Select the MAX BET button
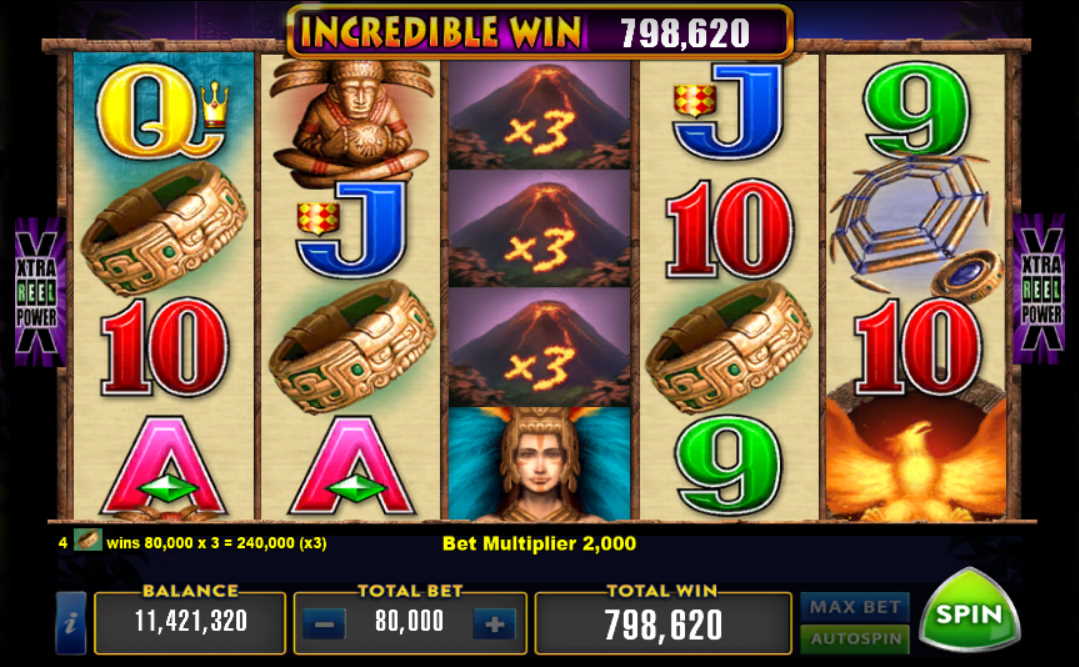The width and height of the screenshot is (1079, 667). click(853, 606)
